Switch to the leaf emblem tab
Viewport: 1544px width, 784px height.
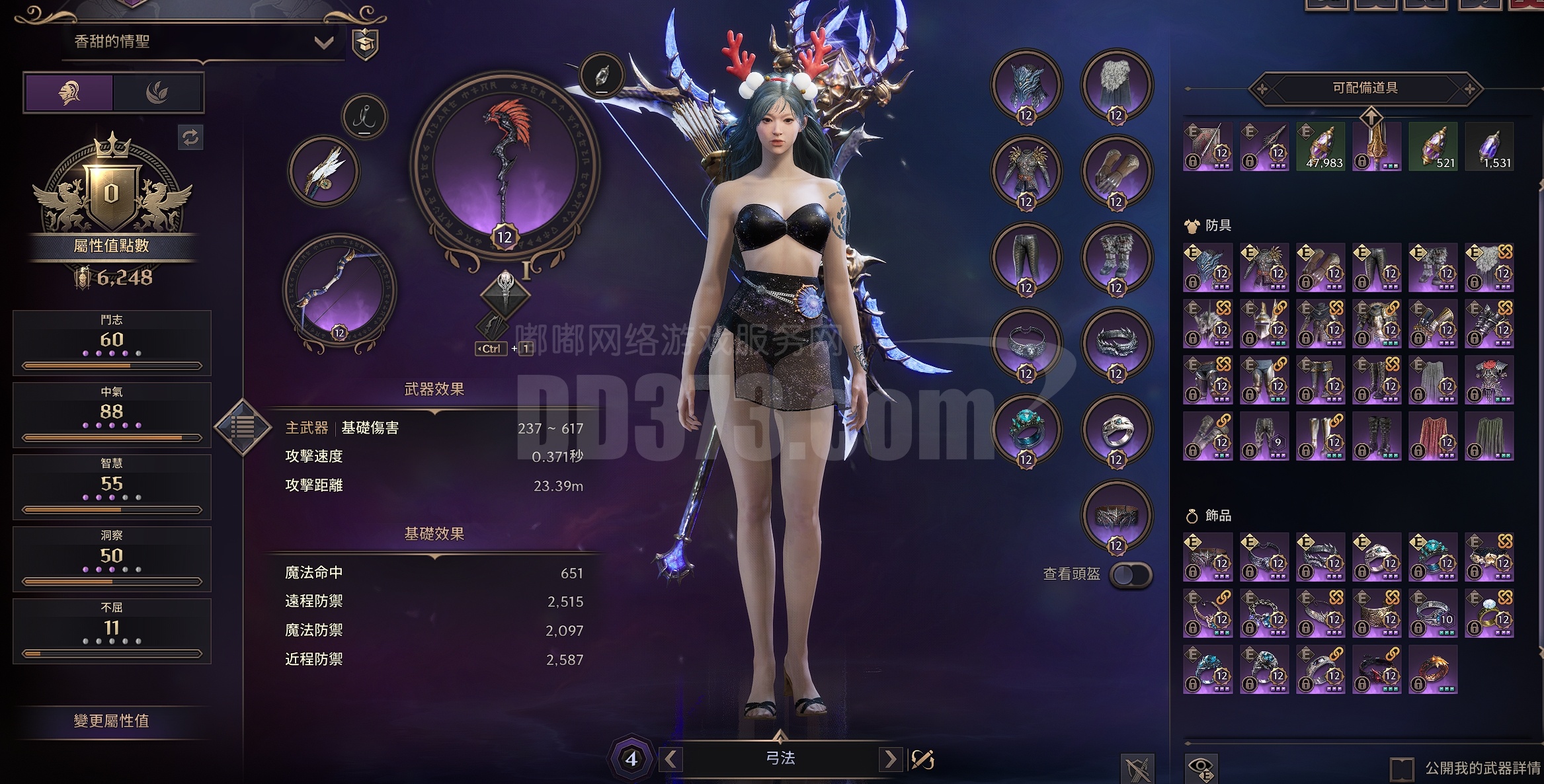click(159, 92)
